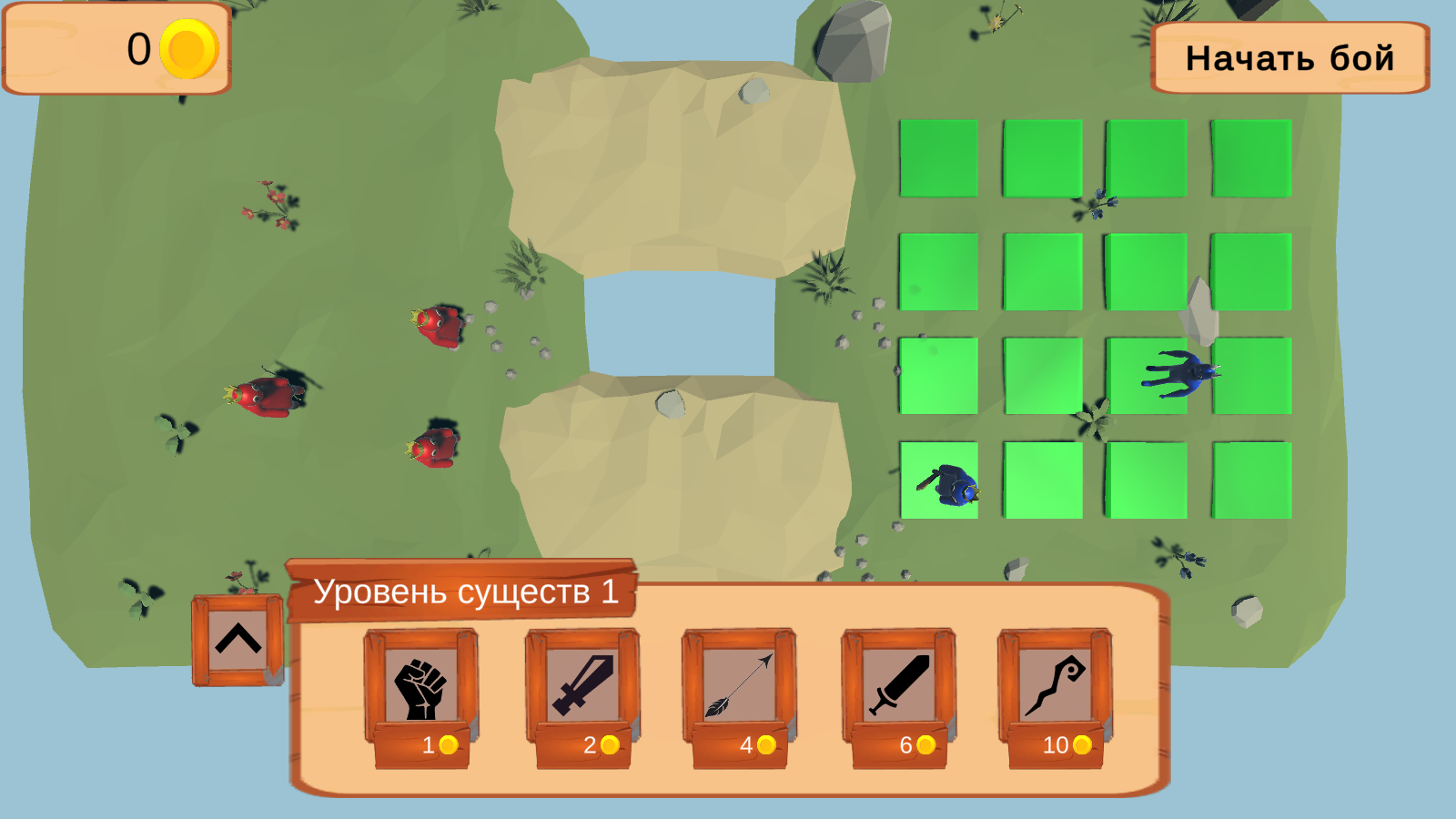The image size is (1456, 819).
Task: Collapse the shop panel with the chevron
Action: click(236, 639)
